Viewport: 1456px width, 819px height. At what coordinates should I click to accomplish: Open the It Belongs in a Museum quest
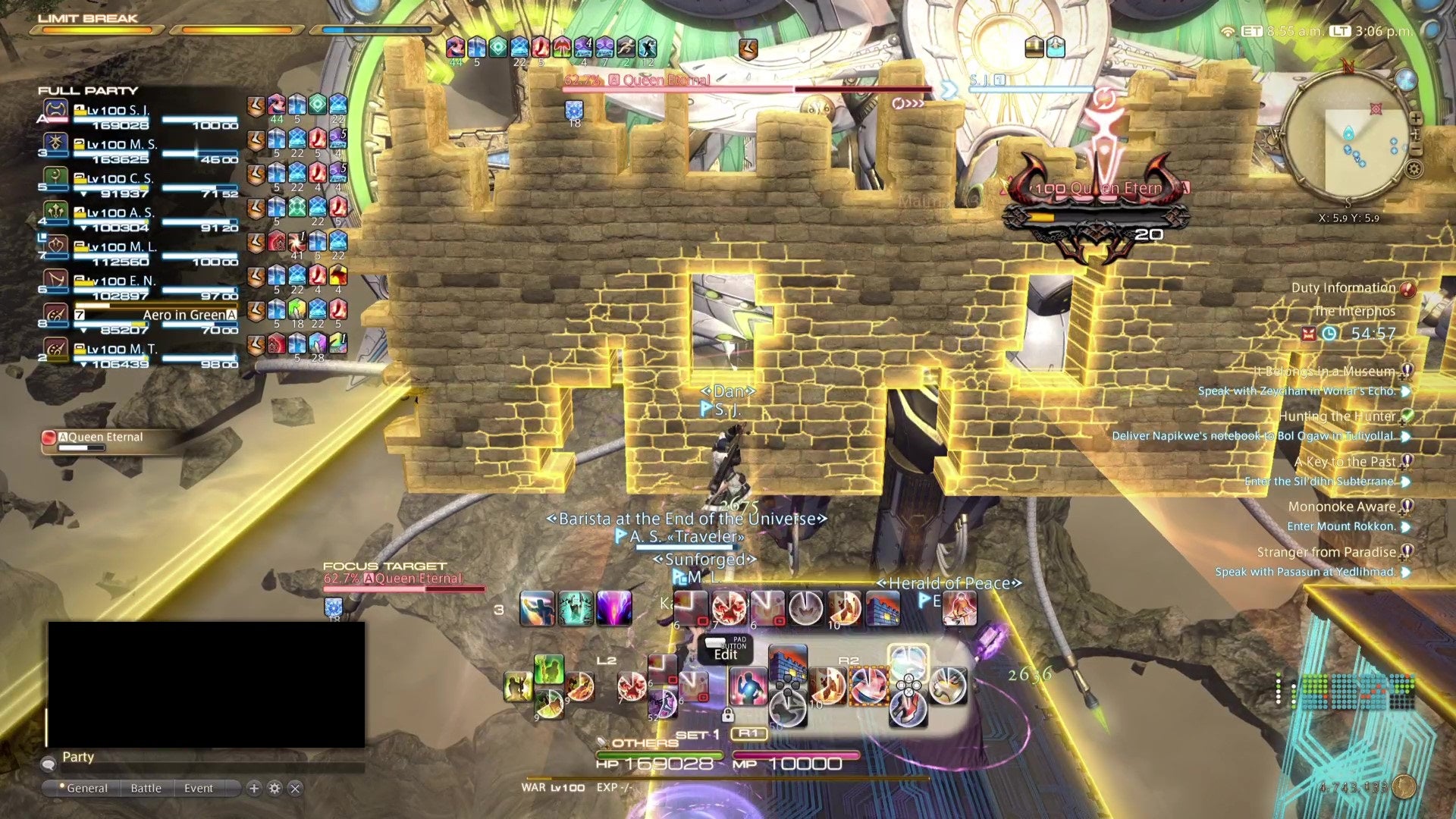coord(1324,371)
